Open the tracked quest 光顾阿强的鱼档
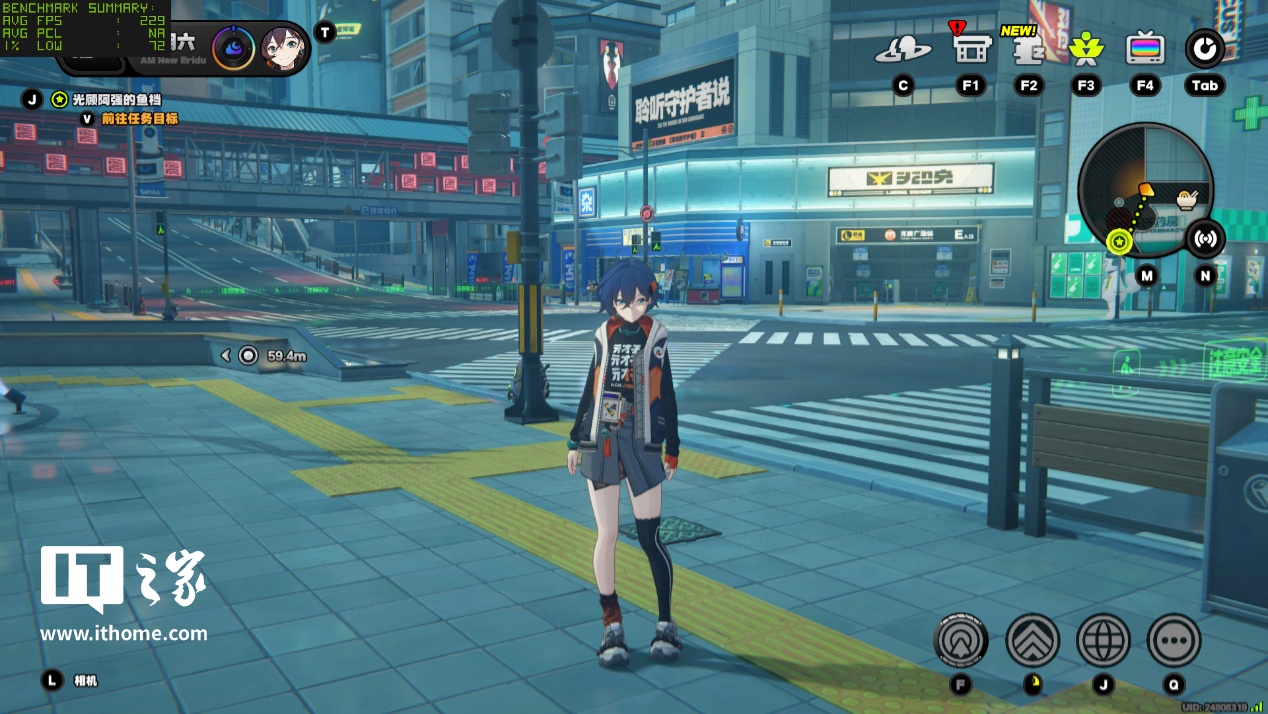Screen dimensions: 1268x714 pyautogui.click(x=116, y=100)
